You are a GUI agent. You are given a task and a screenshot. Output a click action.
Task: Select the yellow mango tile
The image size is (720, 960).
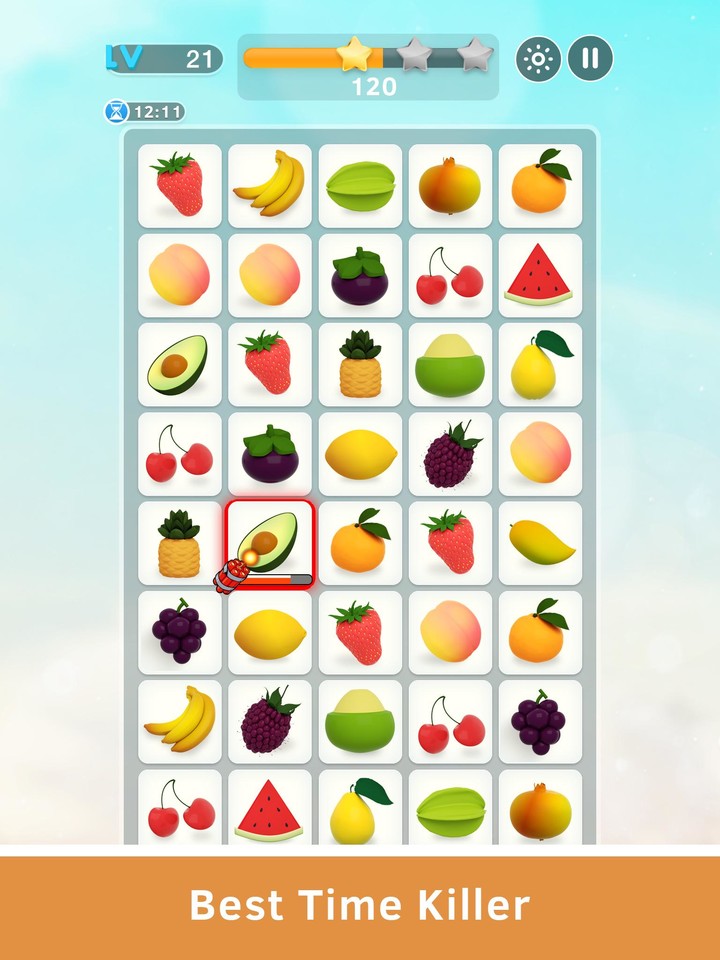click(540, 543)
